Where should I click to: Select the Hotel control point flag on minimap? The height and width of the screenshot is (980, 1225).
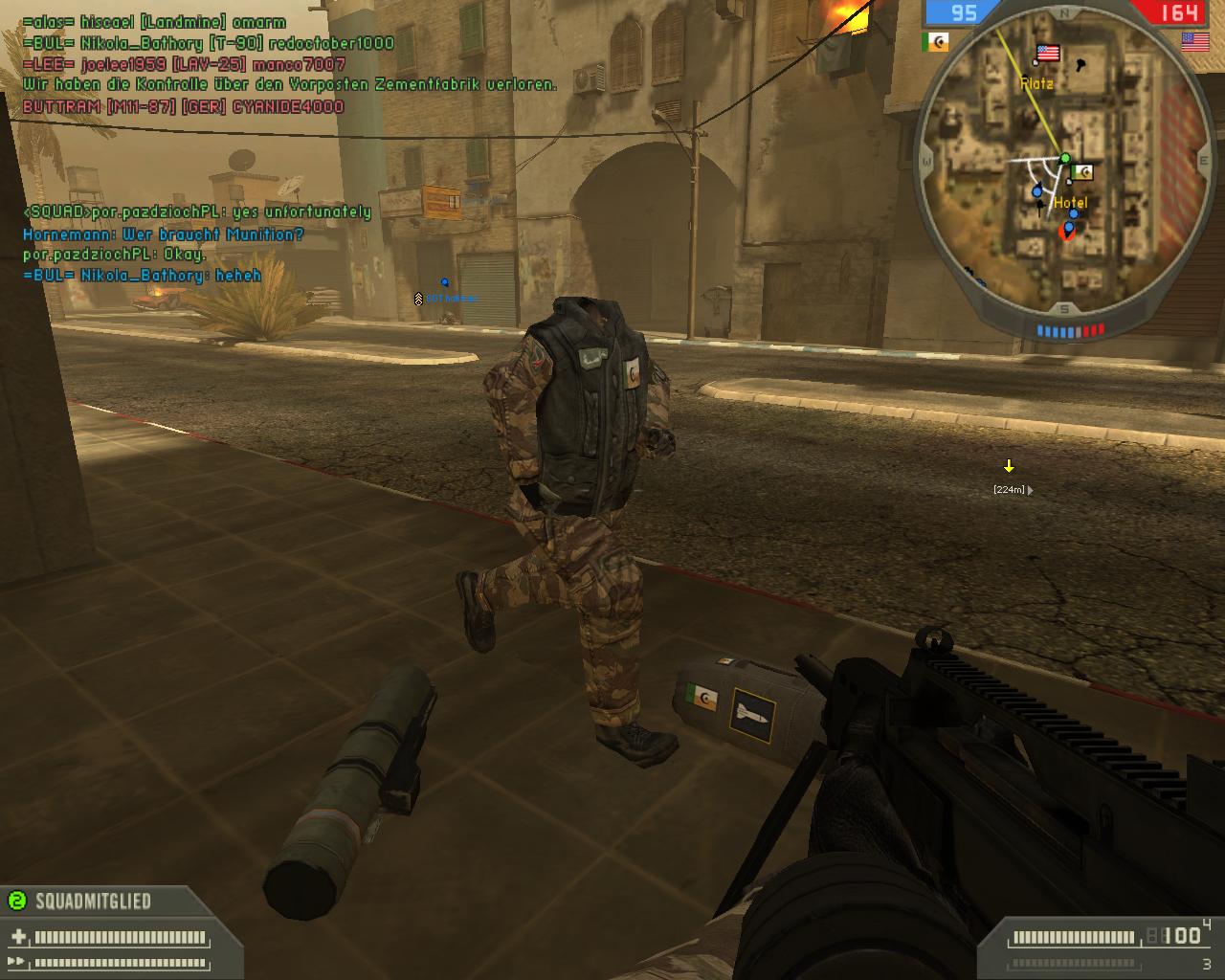[x=1082, y=173]
